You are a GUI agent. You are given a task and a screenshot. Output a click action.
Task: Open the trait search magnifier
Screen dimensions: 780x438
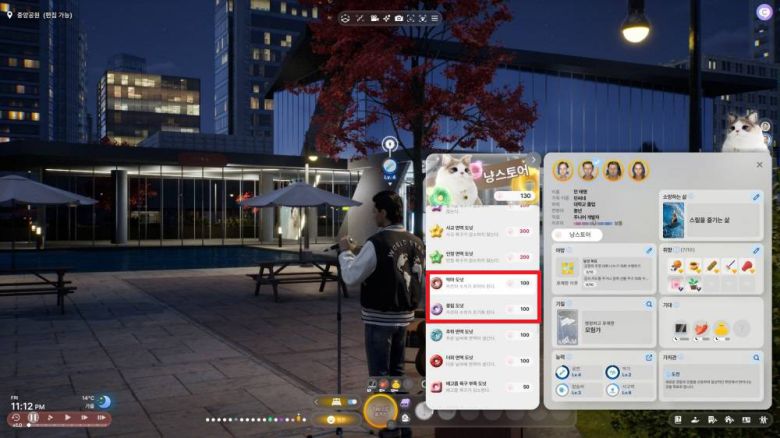coord(650,302)
